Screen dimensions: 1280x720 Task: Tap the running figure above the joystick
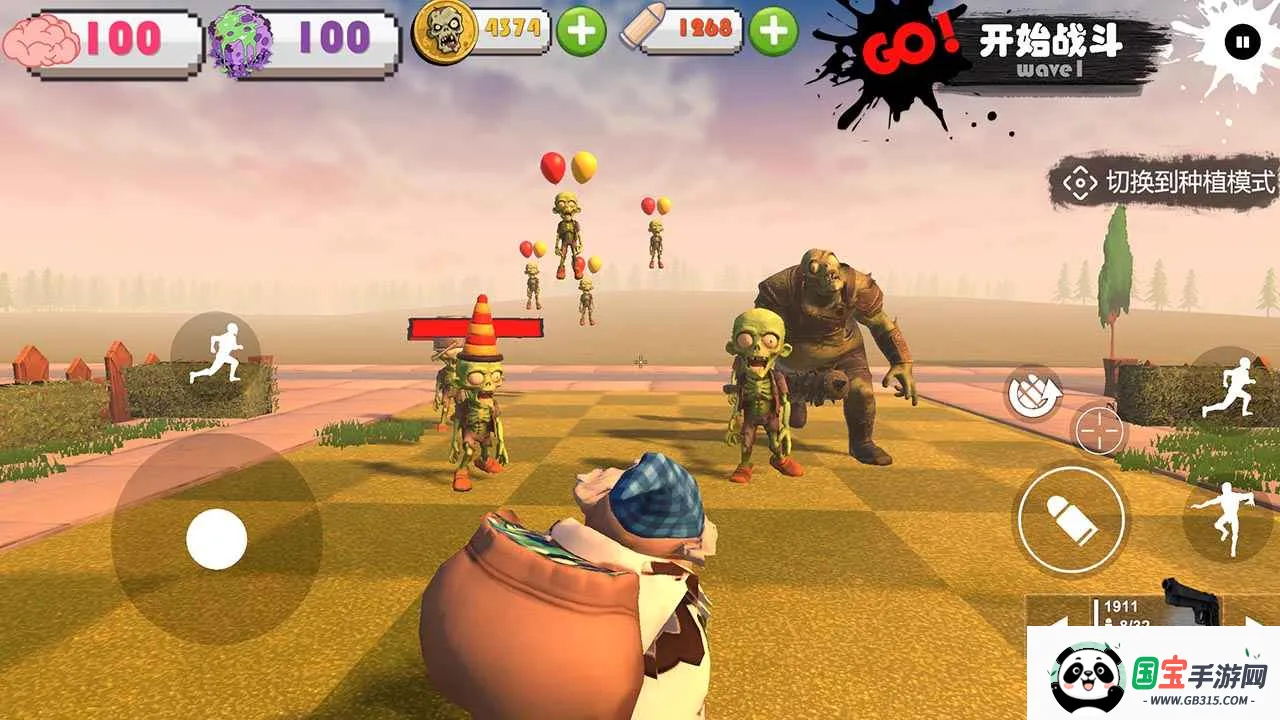pyautogui.click(x=216, y=354)
